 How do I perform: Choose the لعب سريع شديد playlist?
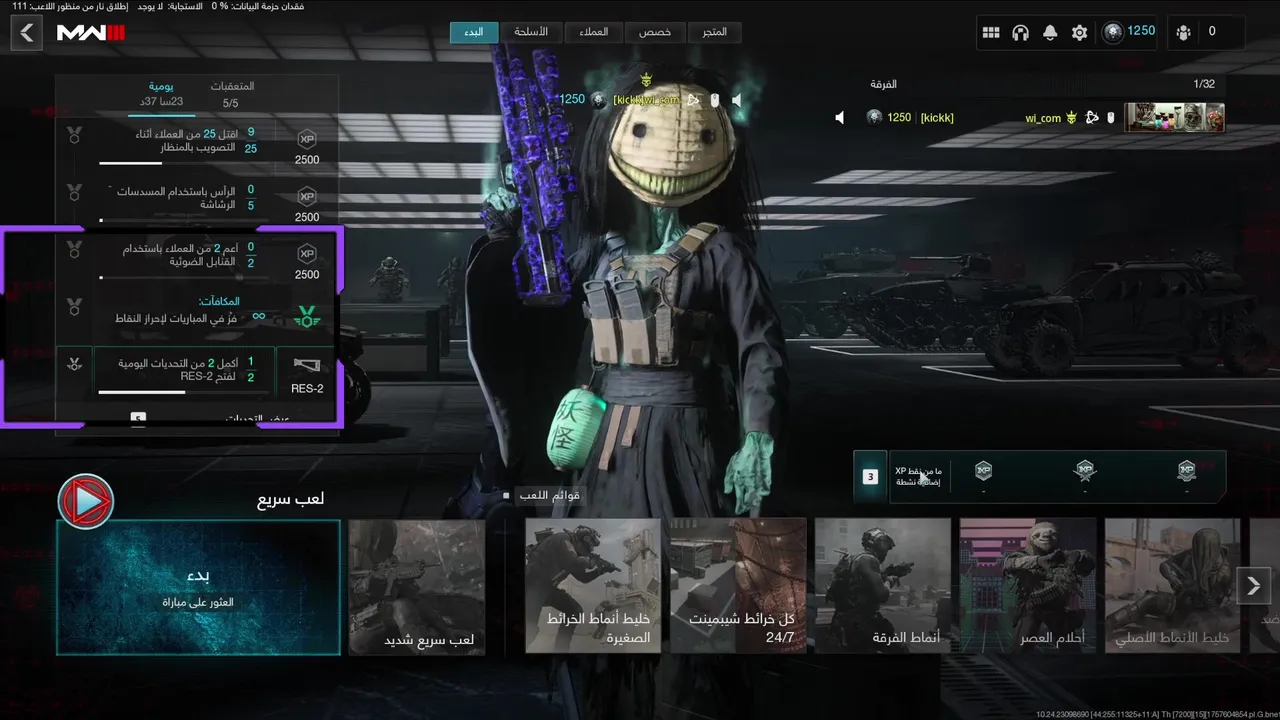click(x=417, y=587)
